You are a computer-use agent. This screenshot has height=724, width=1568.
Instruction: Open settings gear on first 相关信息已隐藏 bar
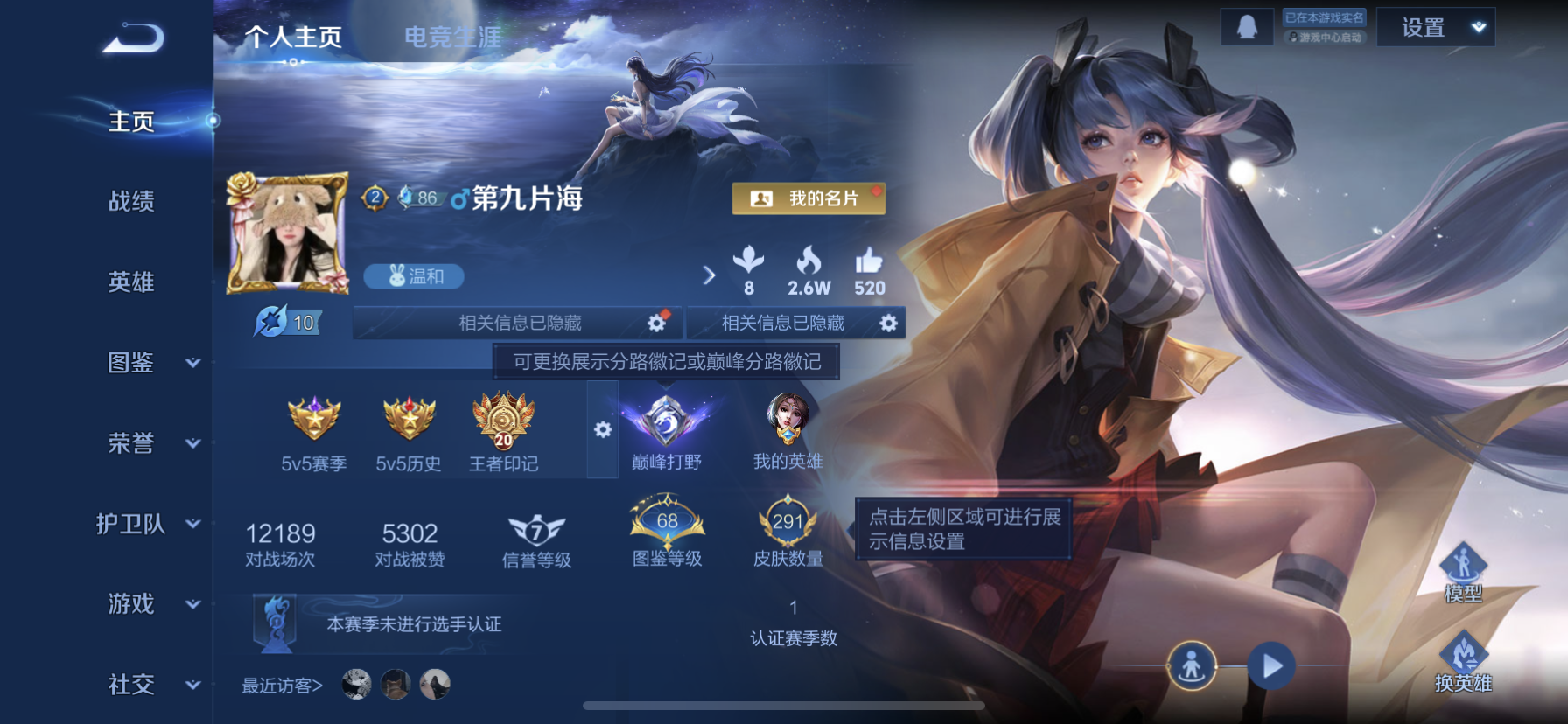[654, 323]
